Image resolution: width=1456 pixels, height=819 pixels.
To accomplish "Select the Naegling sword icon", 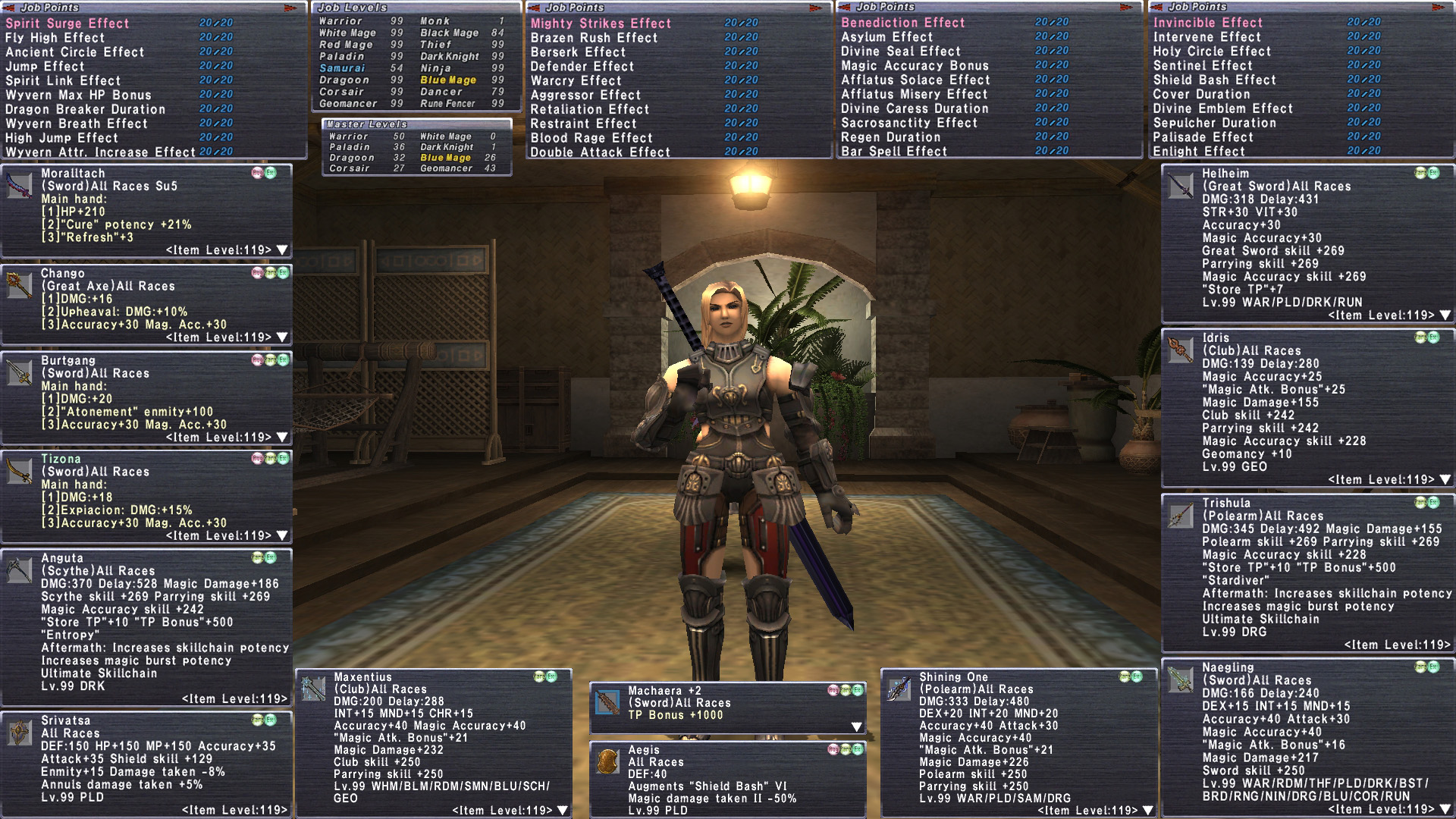I will (1180, 679).
